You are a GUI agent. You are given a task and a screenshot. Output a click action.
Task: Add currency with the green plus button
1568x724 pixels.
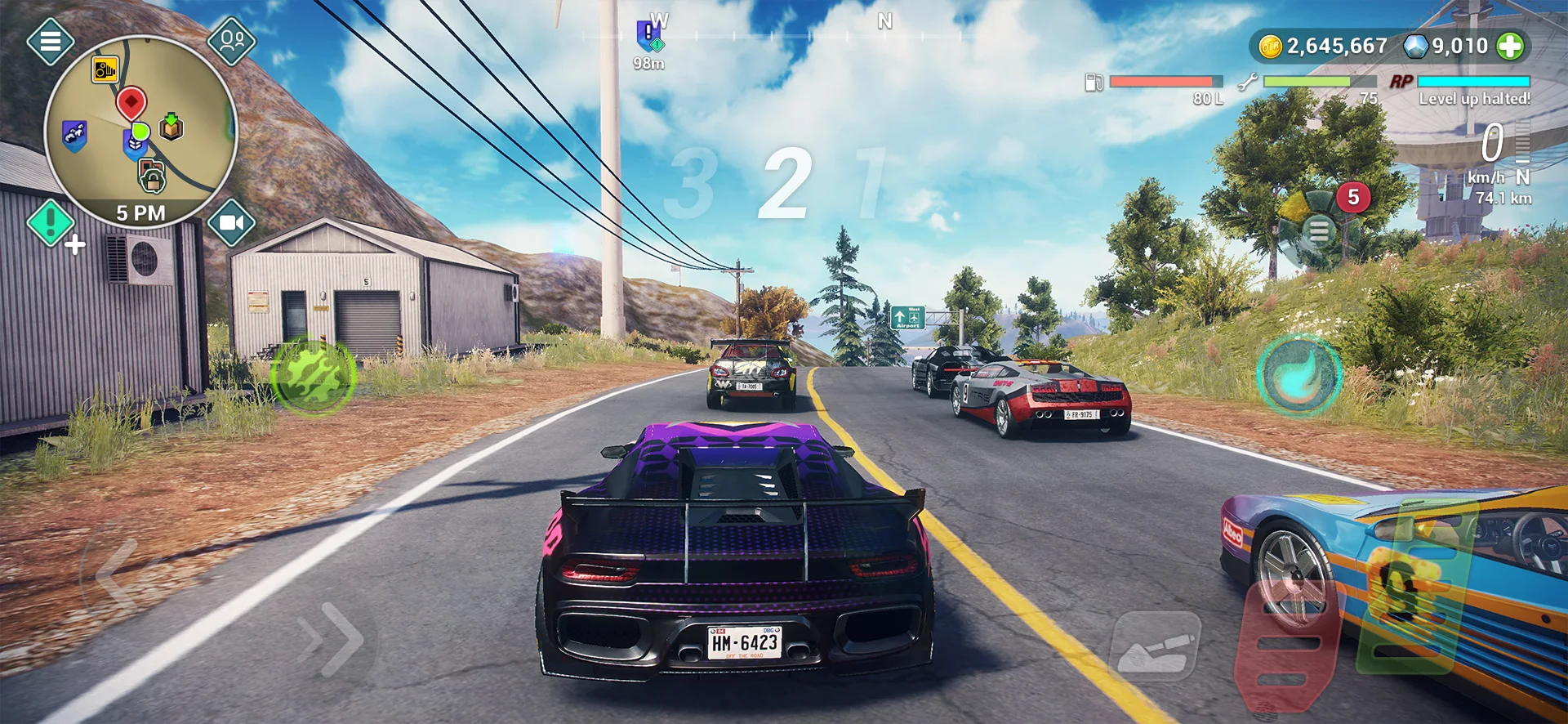[x=1510, y=47]
